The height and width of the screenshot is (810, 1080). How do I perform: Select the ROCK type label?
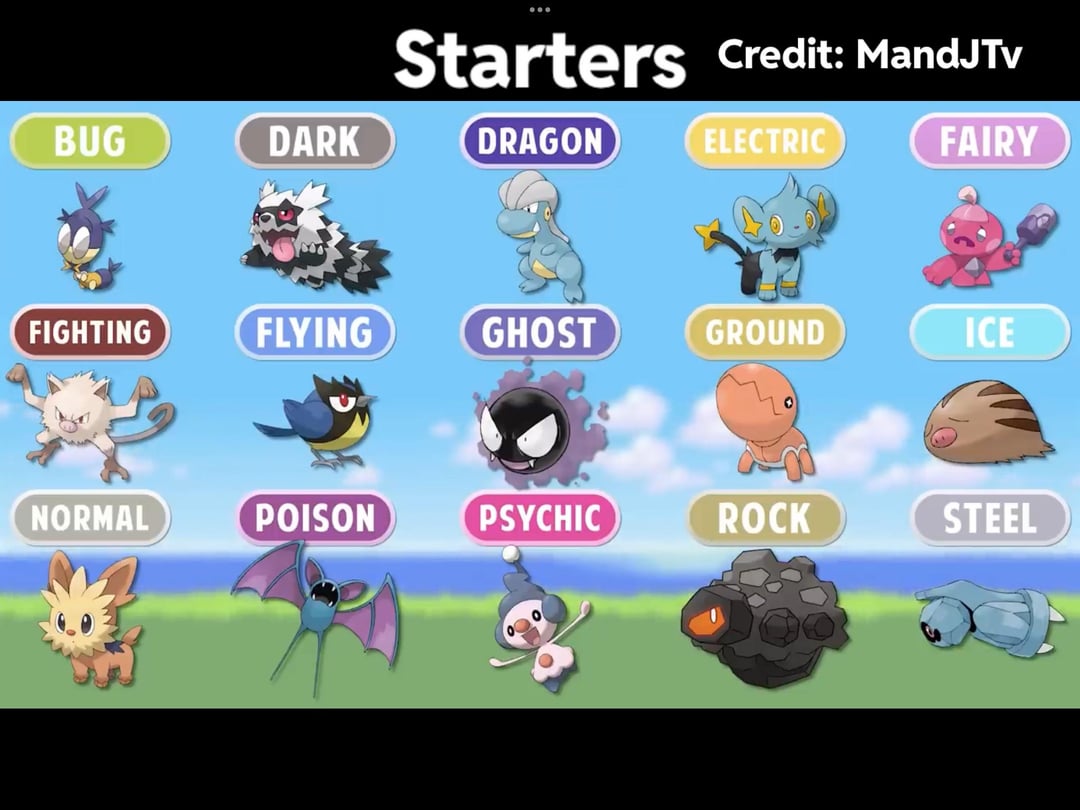765,518
